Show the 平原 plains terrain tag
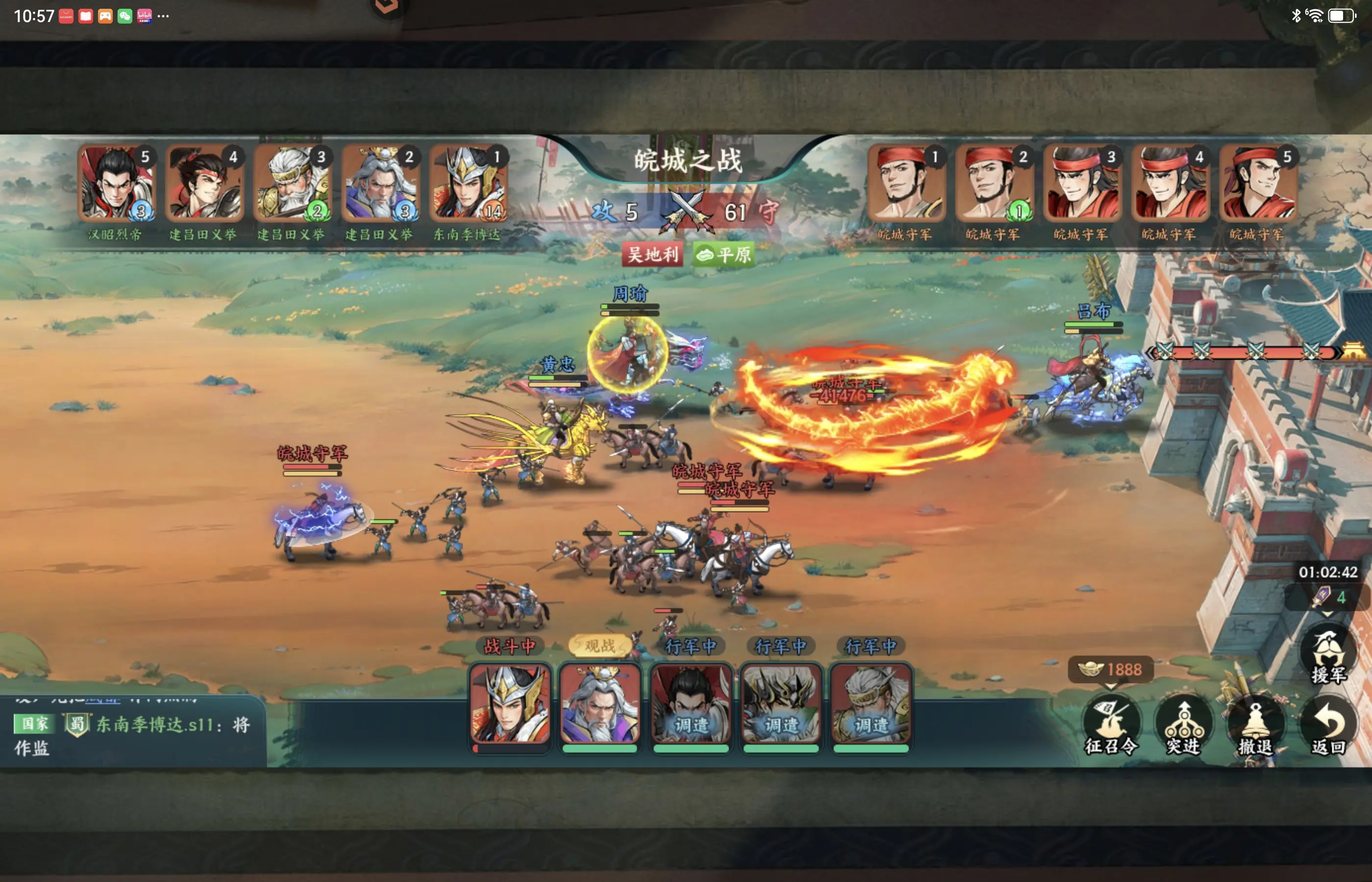This screenshot has width=1372, height=882. point(724,254)
